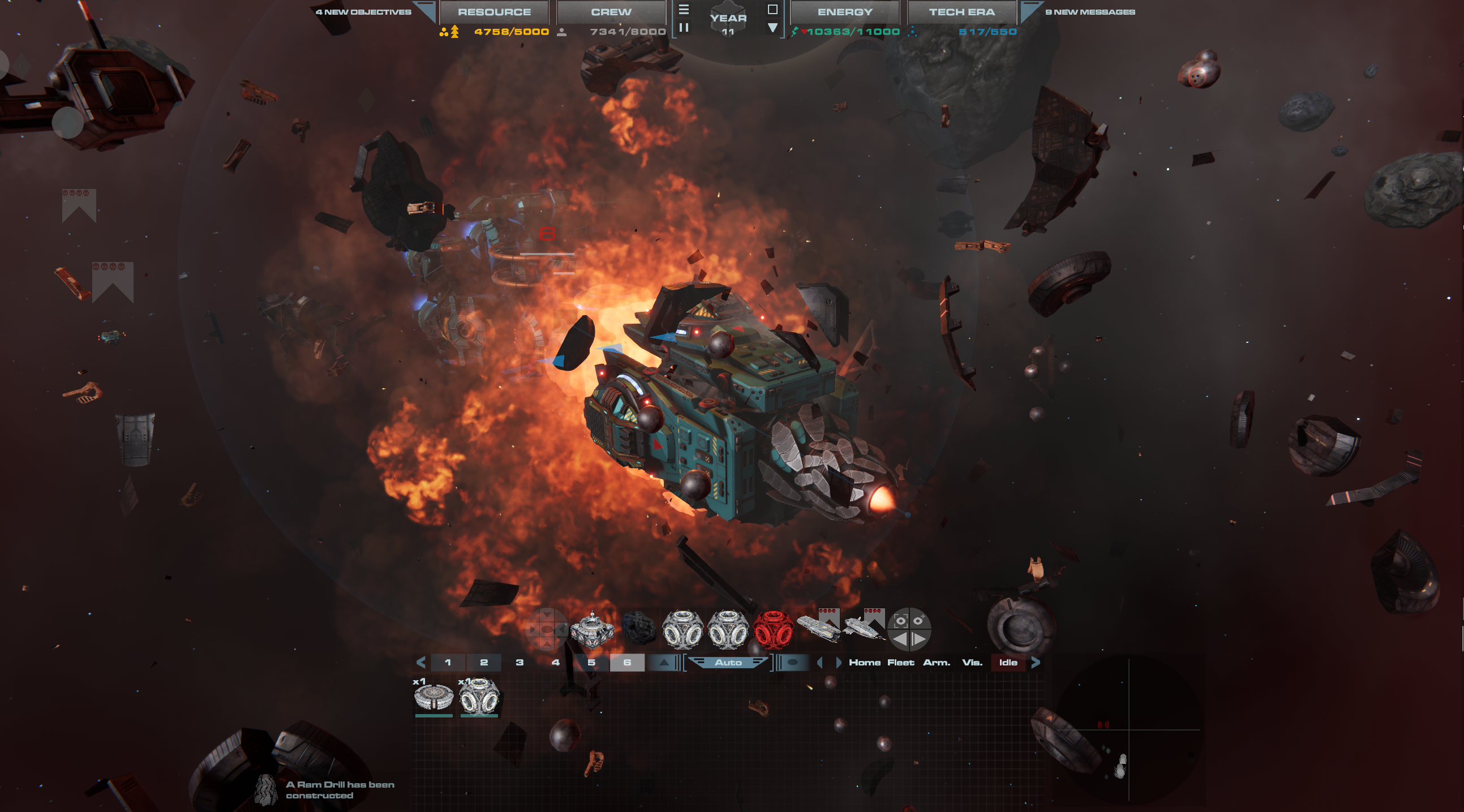Open the Tech Era panel

click(961, 12)
